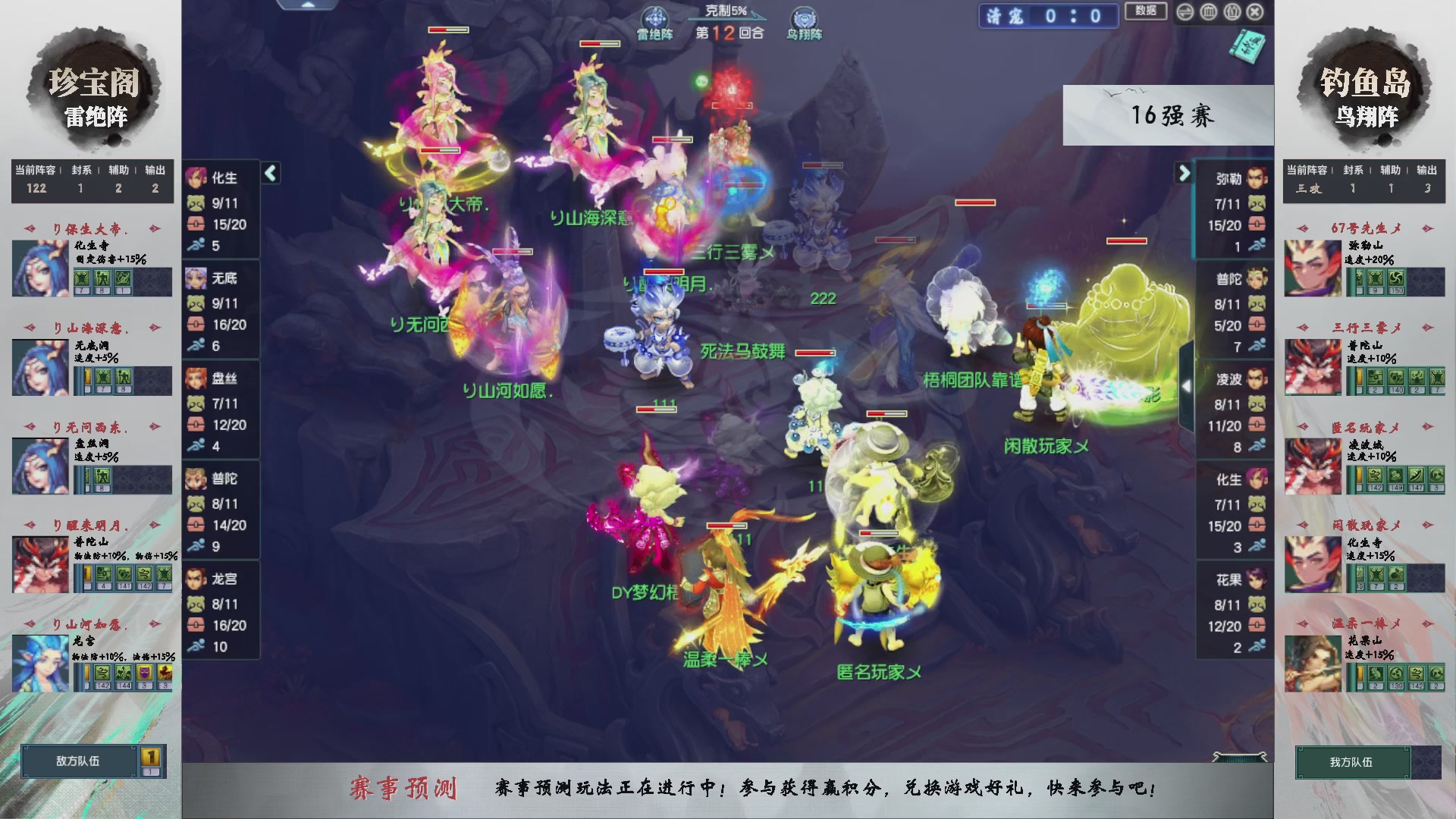Click 龙宫's chest icon in the left panel
The image size is (1456, 819).
[197, 626]
